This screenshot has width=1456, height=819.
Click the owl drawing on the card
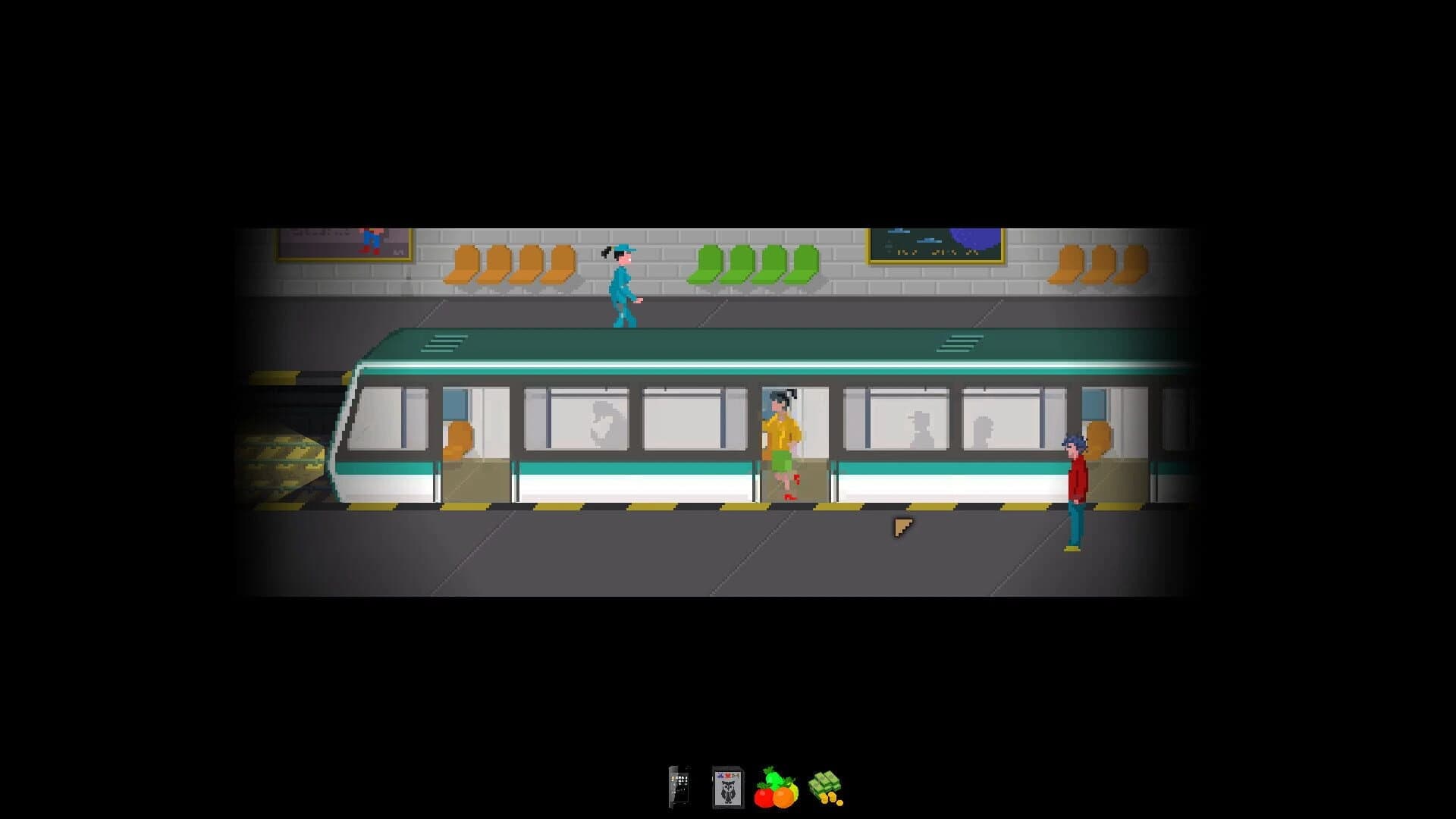point(729,791)
